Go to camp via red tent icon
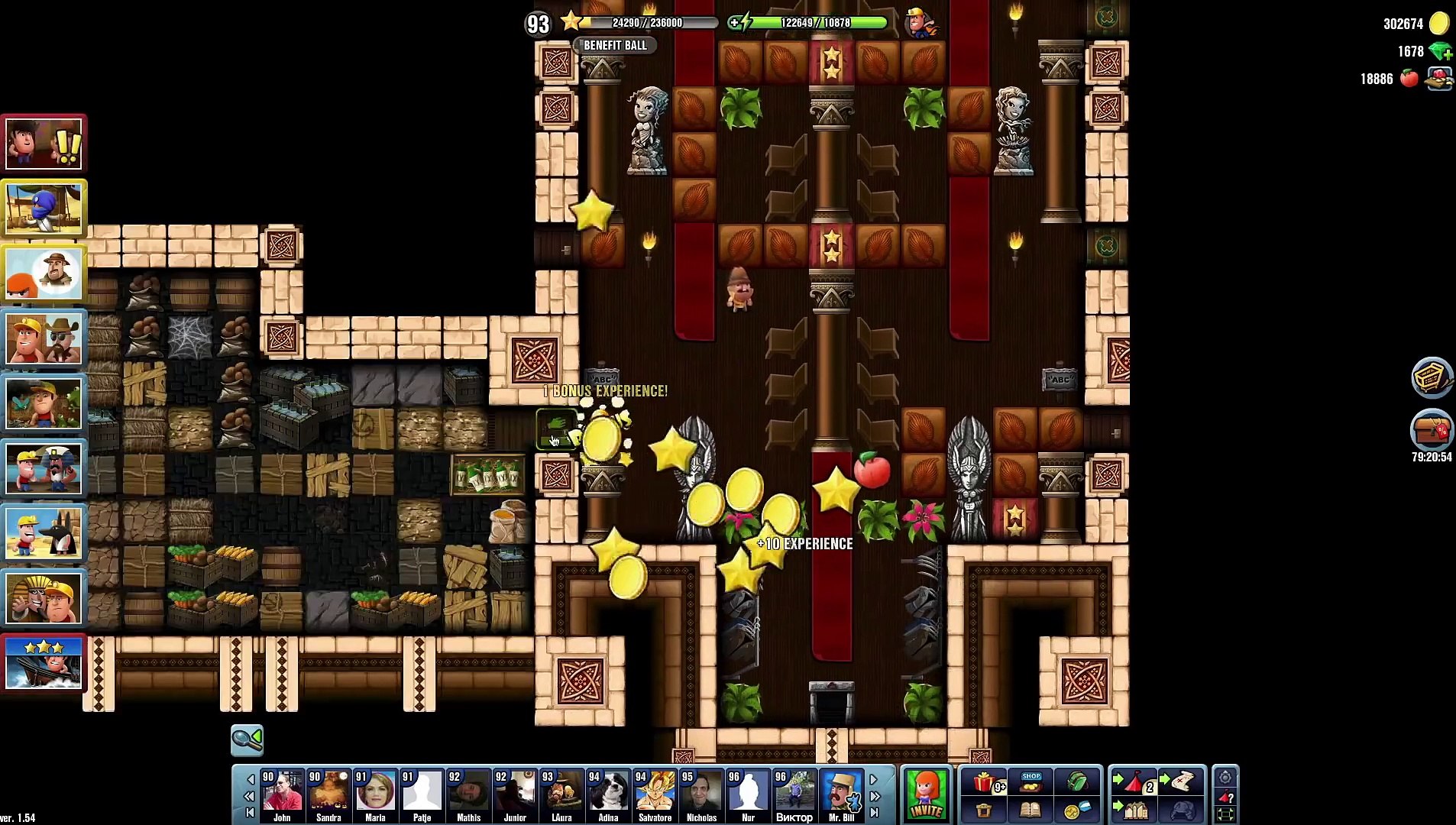Screen dimensions: 1456x825 tap(1134, 781)
